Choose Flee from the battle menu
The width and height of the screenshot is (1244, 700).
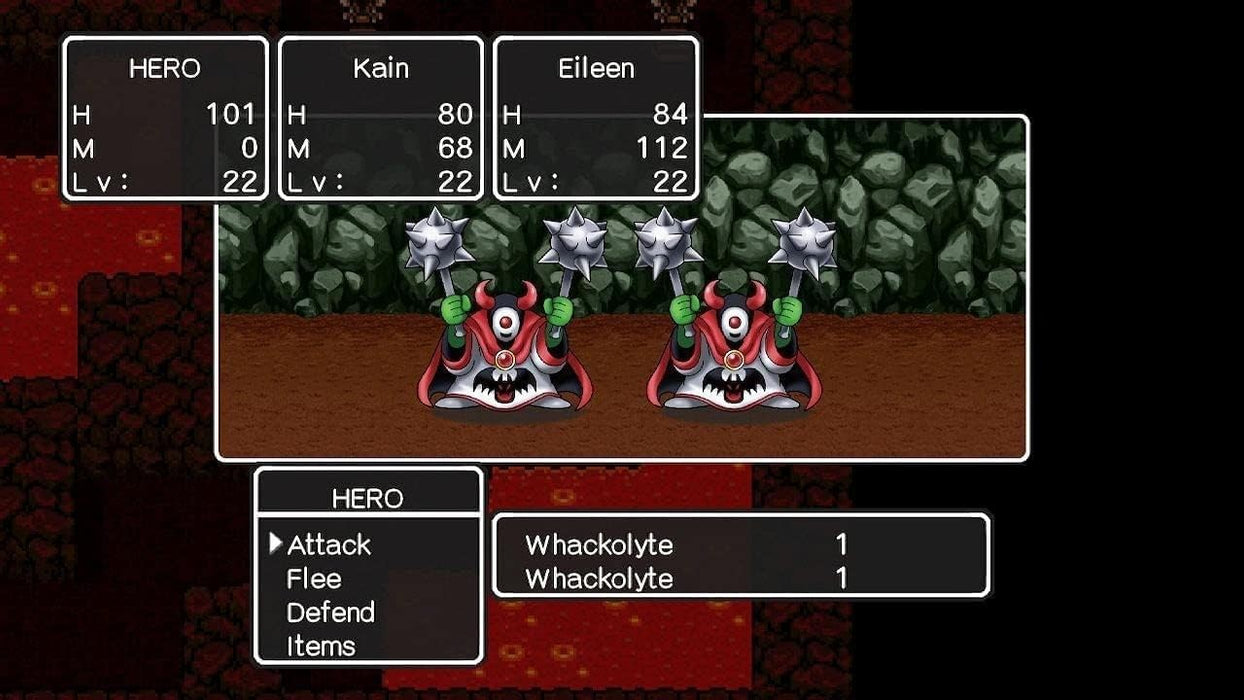tap(314, 579)
